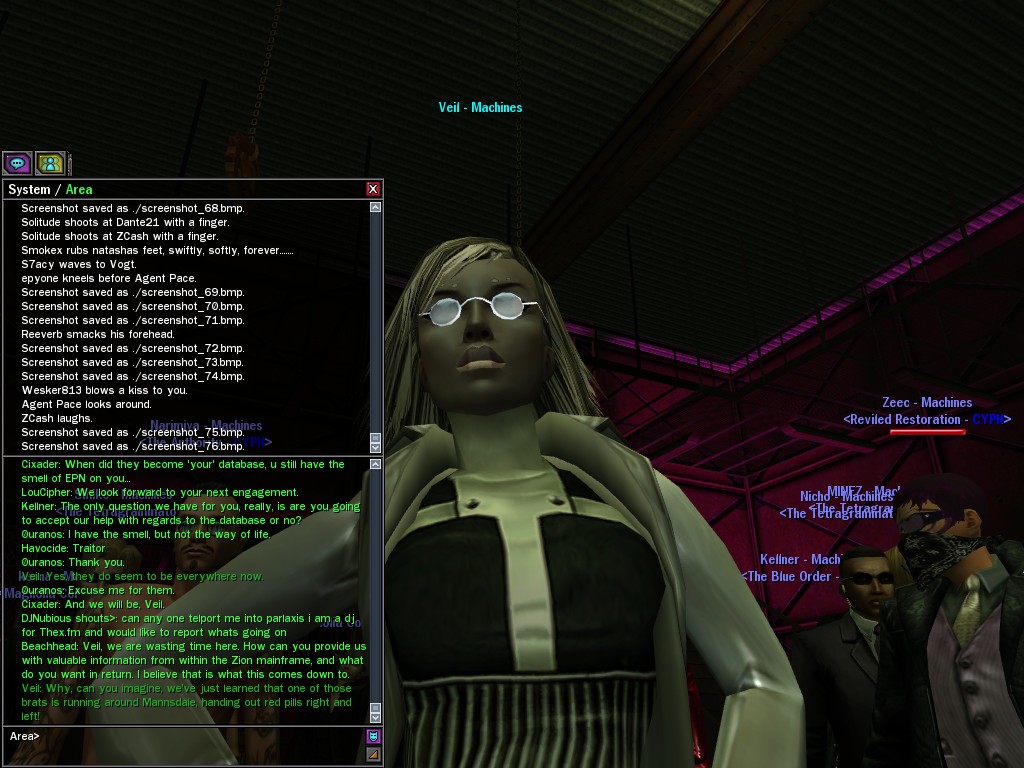Open the yellow group/team icon
The height and width of the screenshot is (768, 1024).
[x=50, y=163]
